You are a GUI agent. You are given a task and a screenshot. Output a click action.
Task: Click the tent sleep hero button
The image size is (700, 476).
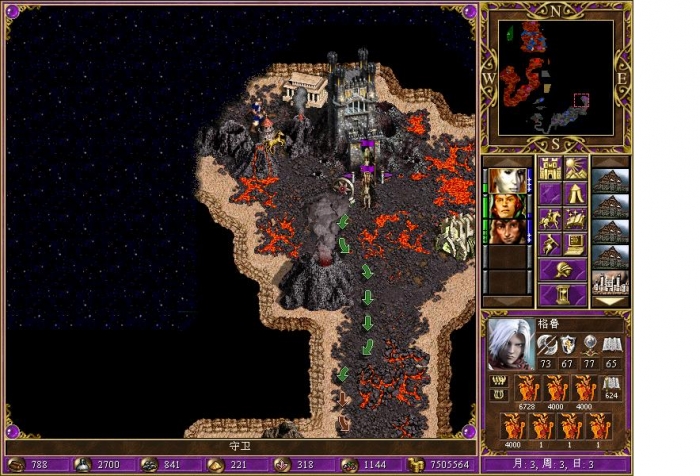coord(575,192)
